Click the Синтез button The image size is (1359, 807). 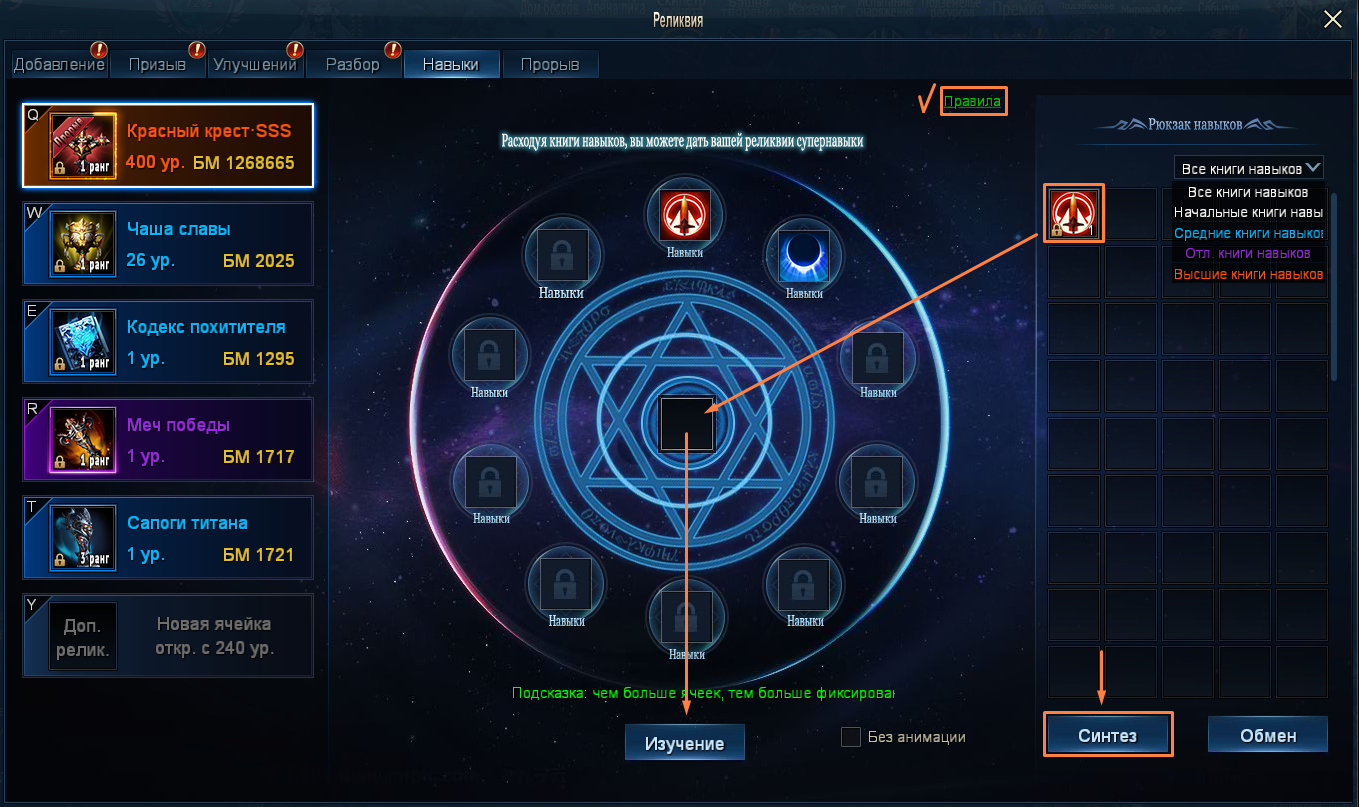point(1107,735)
